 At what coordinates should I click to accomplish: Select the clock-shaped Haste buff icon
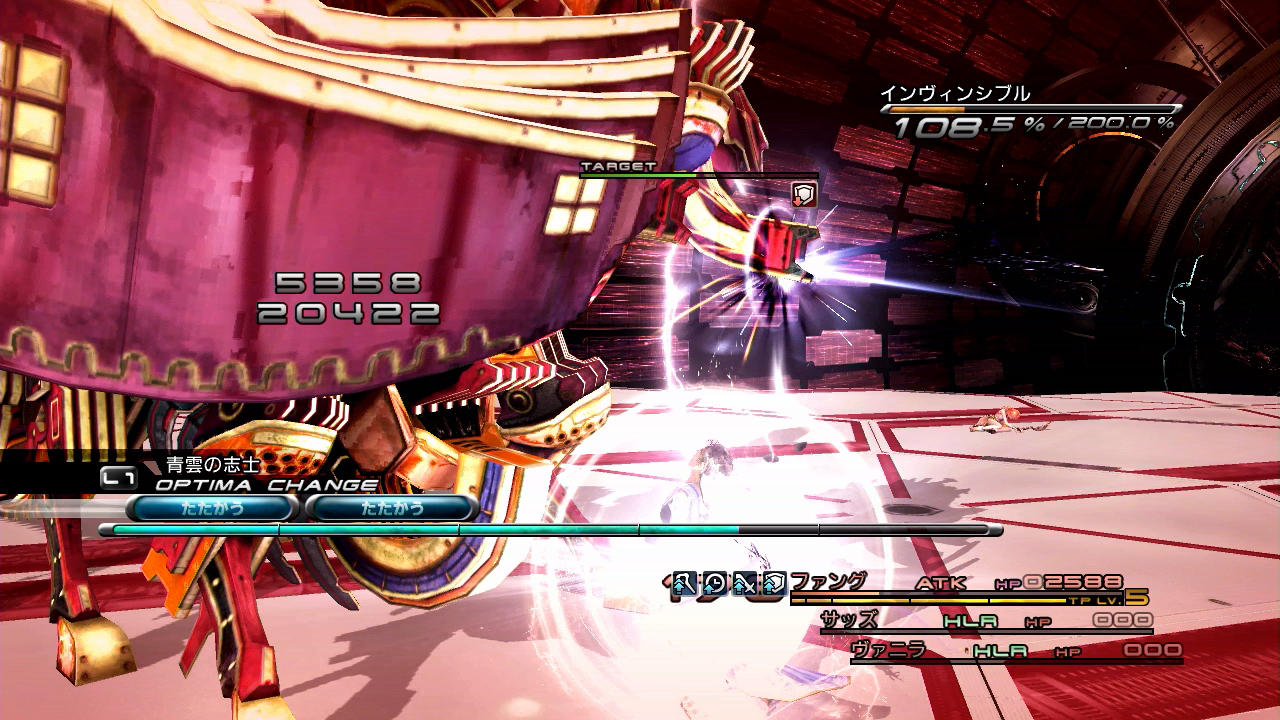714,583
